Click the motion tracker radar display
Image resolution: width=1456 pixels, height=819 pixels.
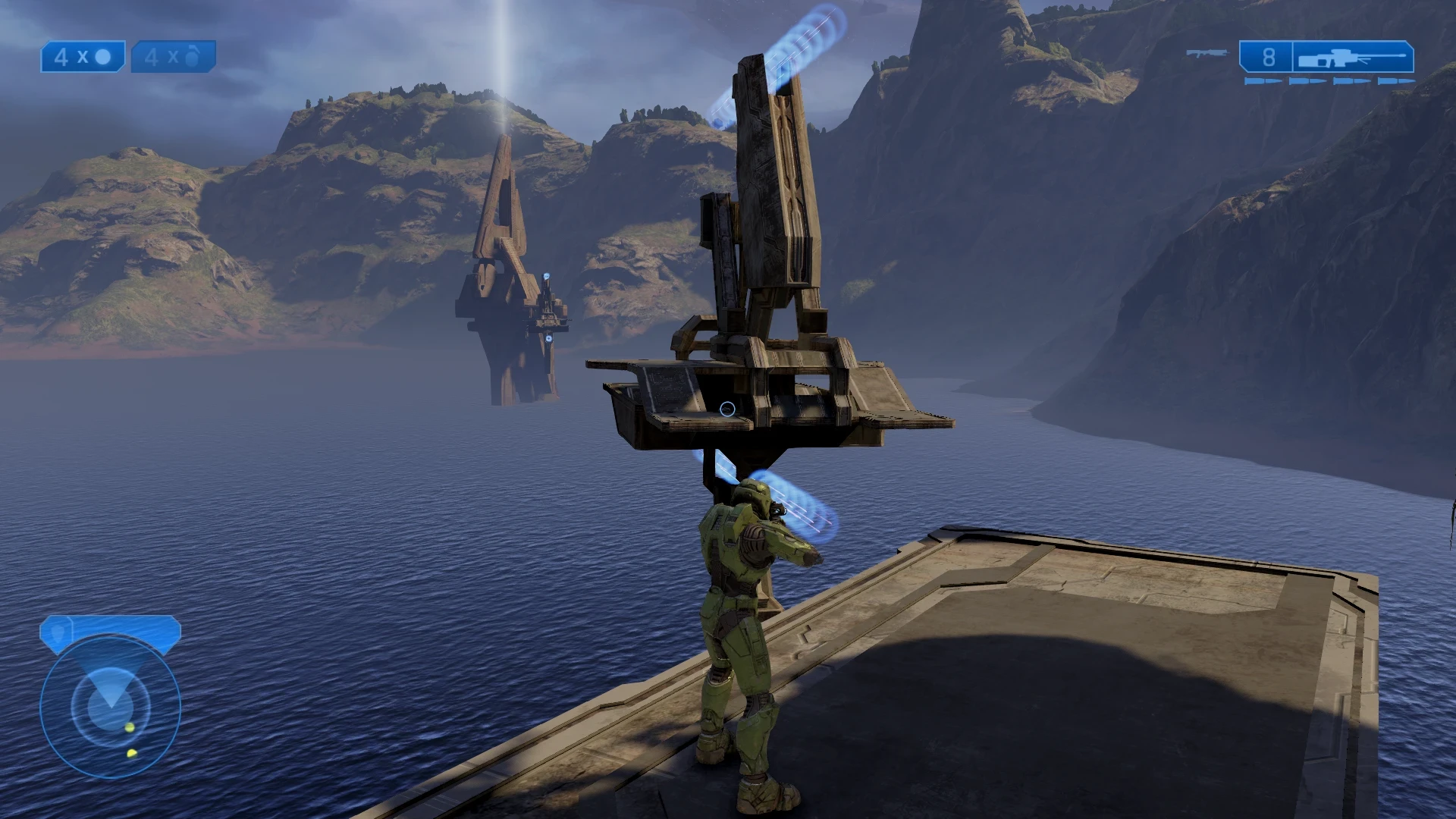coord(112,709)
